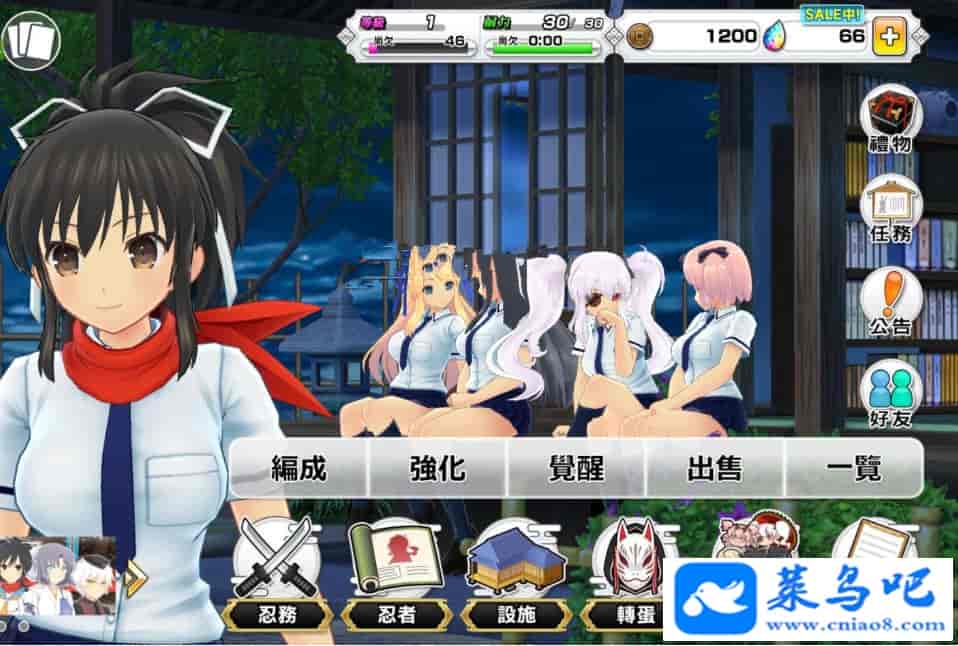This screenshot has width=958, height=646.
Task: Expand the team portrait thumbnail panel
Action: pos(134,576)
